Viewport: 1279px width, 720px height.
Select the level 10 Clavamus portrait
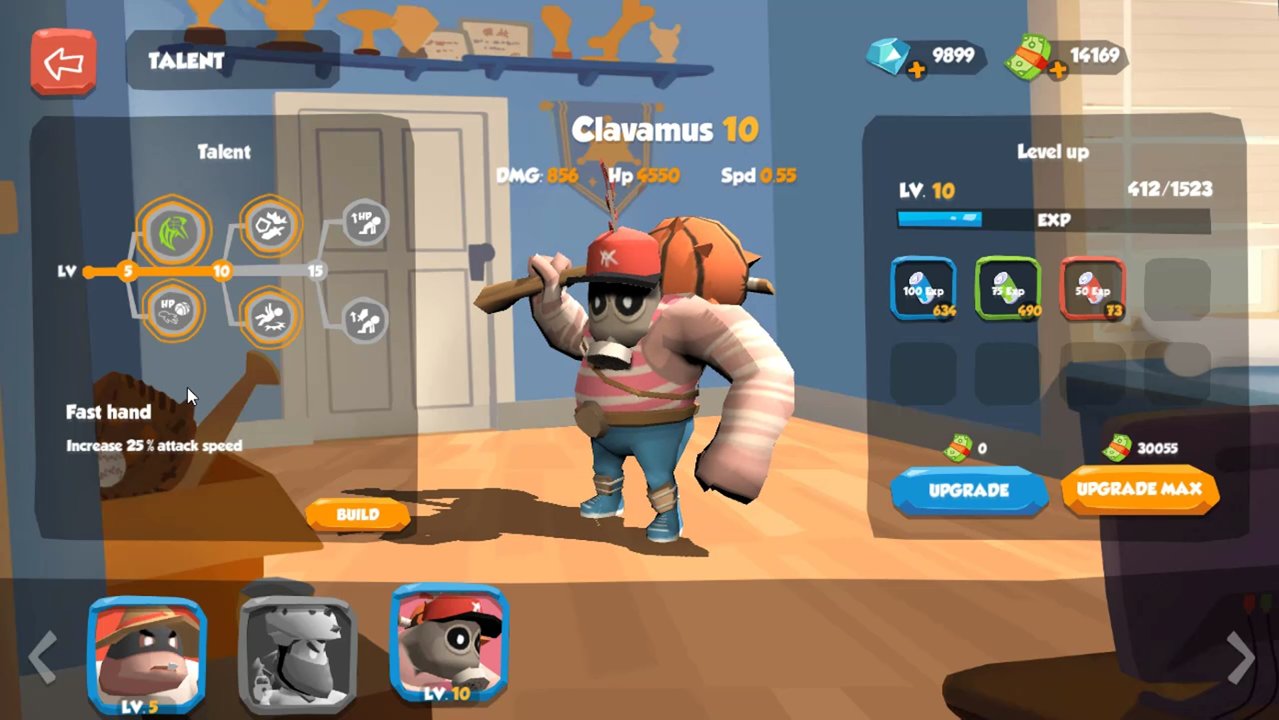[449, 641]
